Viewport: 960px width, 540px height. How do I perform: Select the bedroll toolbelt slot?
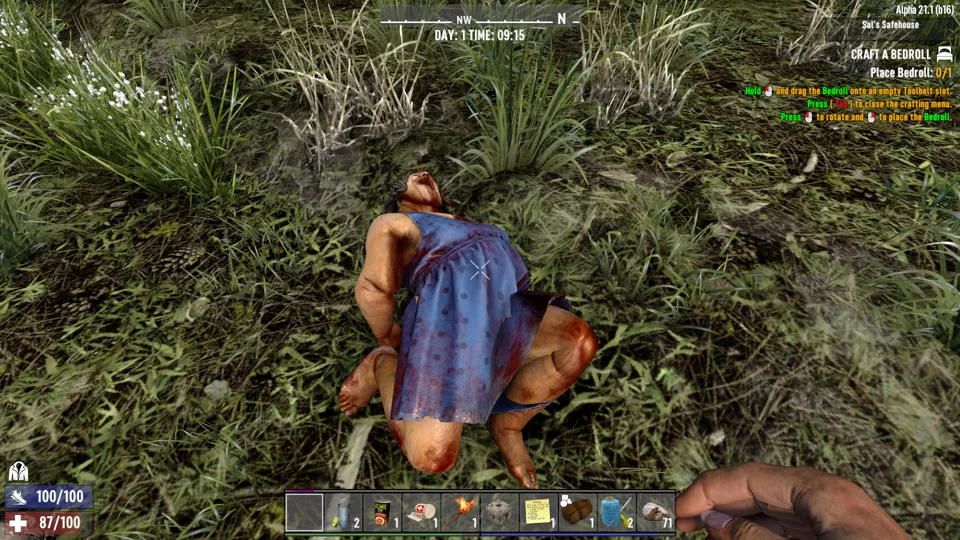pyautogui.click(x=577, y=512)
